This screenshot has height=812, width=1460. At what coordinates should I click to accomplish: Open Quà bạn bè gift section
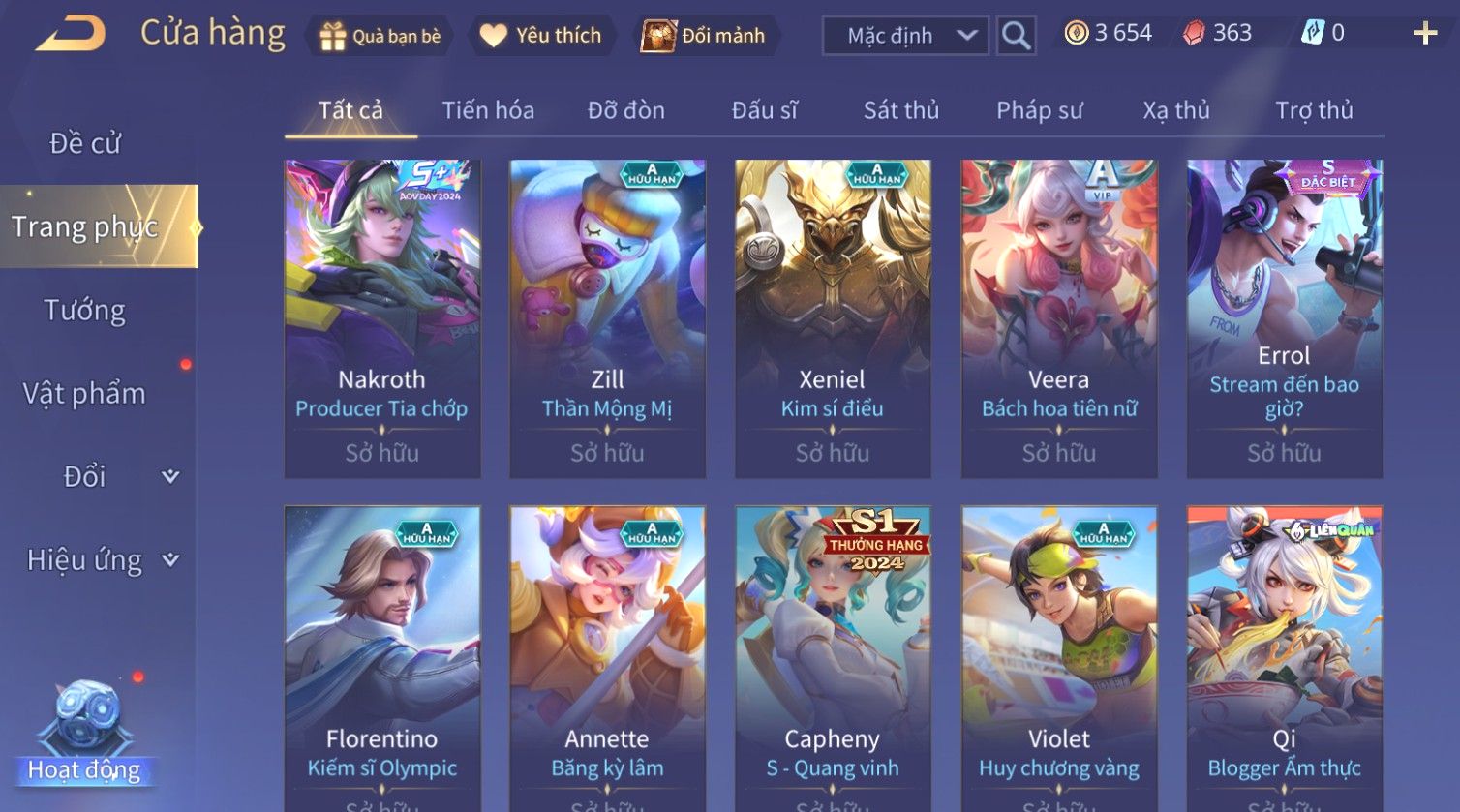tap(380, 36)
